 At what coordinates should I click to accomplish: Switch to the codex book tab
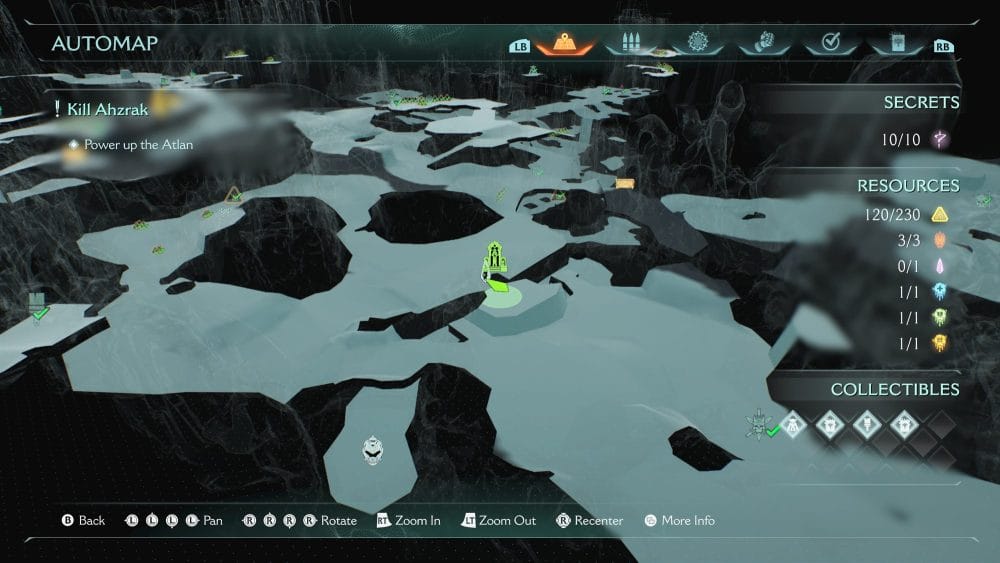coord(895,43)
